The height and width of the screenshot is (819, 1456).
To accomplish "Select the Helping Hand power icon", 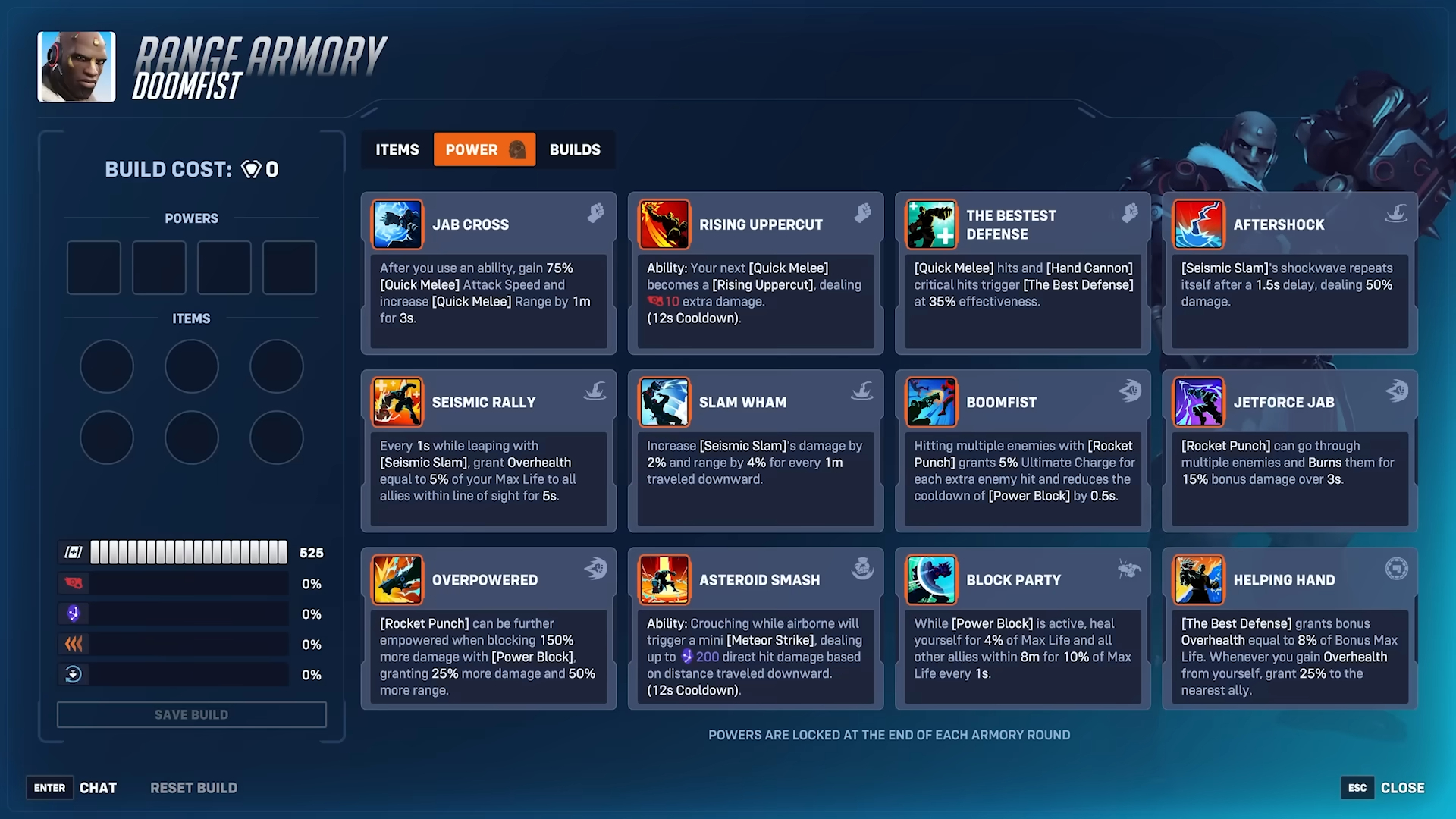I will tap(1198, 579).
